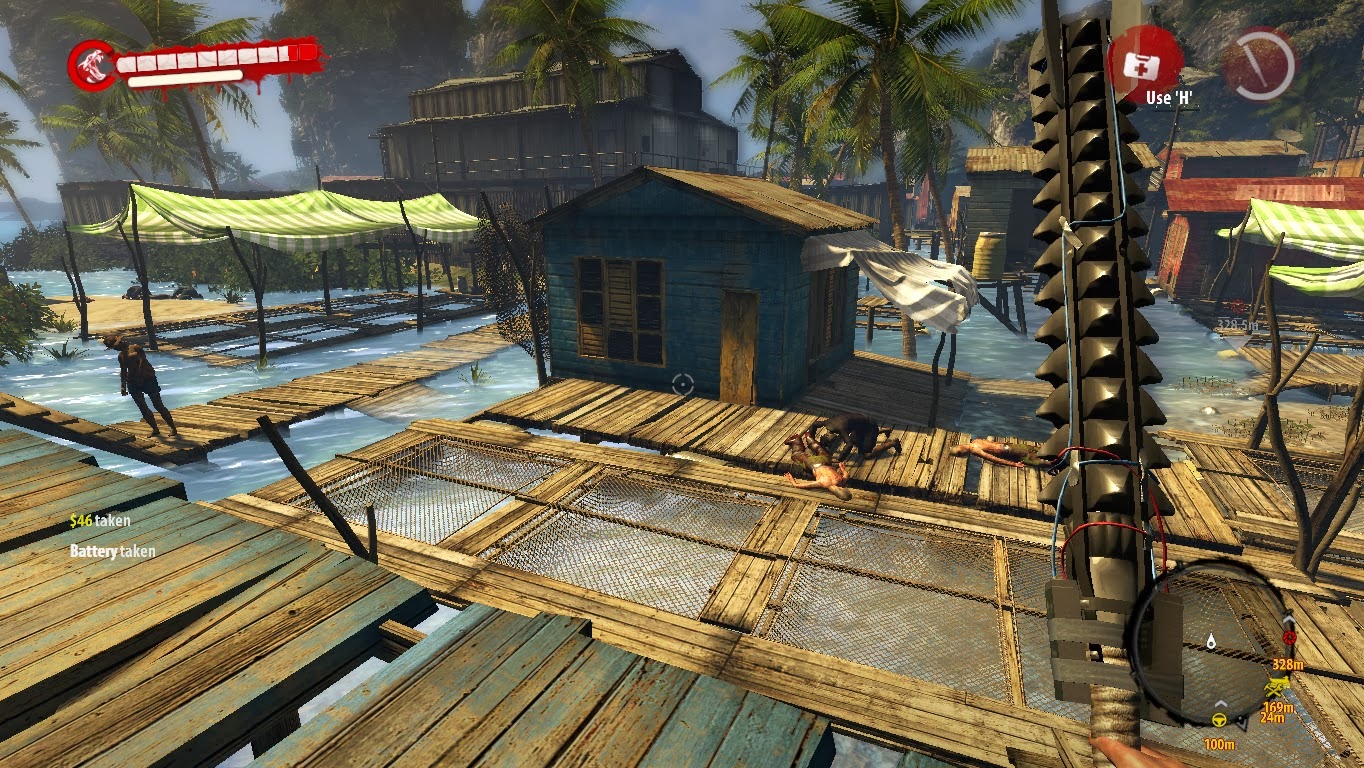This screenshot has width=1364, height=768.
Task: Click the water droplet marker on minimap
Action: pos(1211,641)
